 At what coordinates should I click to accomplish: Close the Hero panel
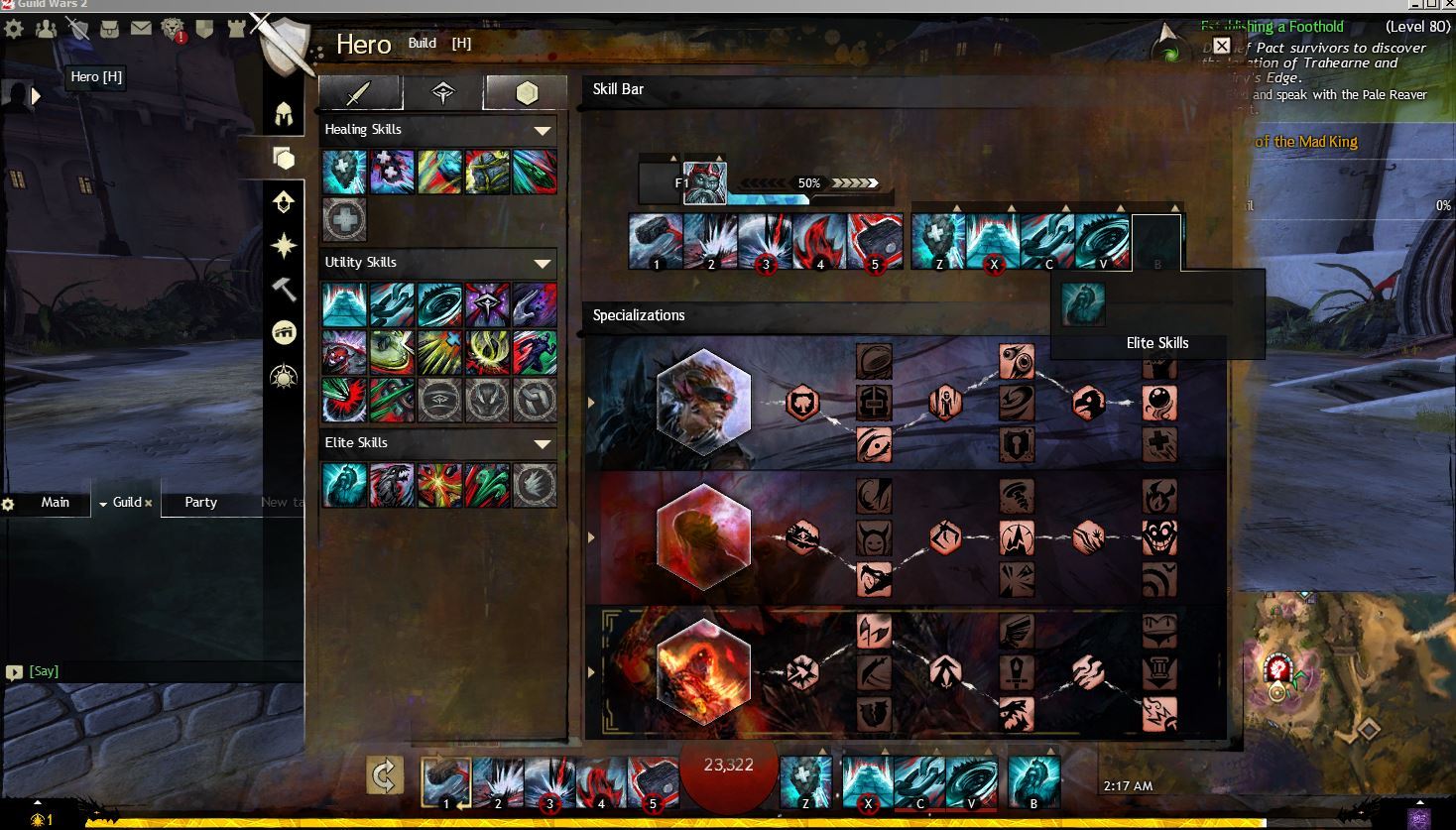1222,46
